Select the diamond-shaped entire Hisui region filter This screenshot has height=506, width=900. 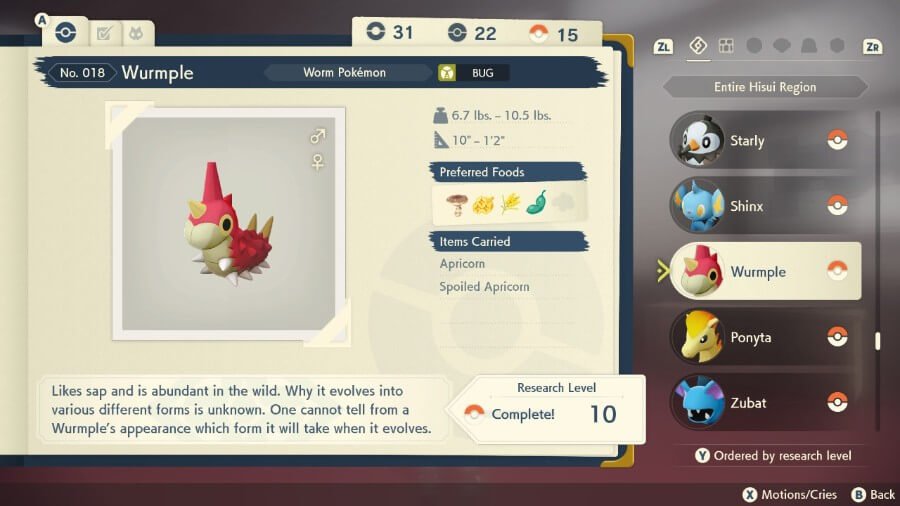click(x=699, y=46)
